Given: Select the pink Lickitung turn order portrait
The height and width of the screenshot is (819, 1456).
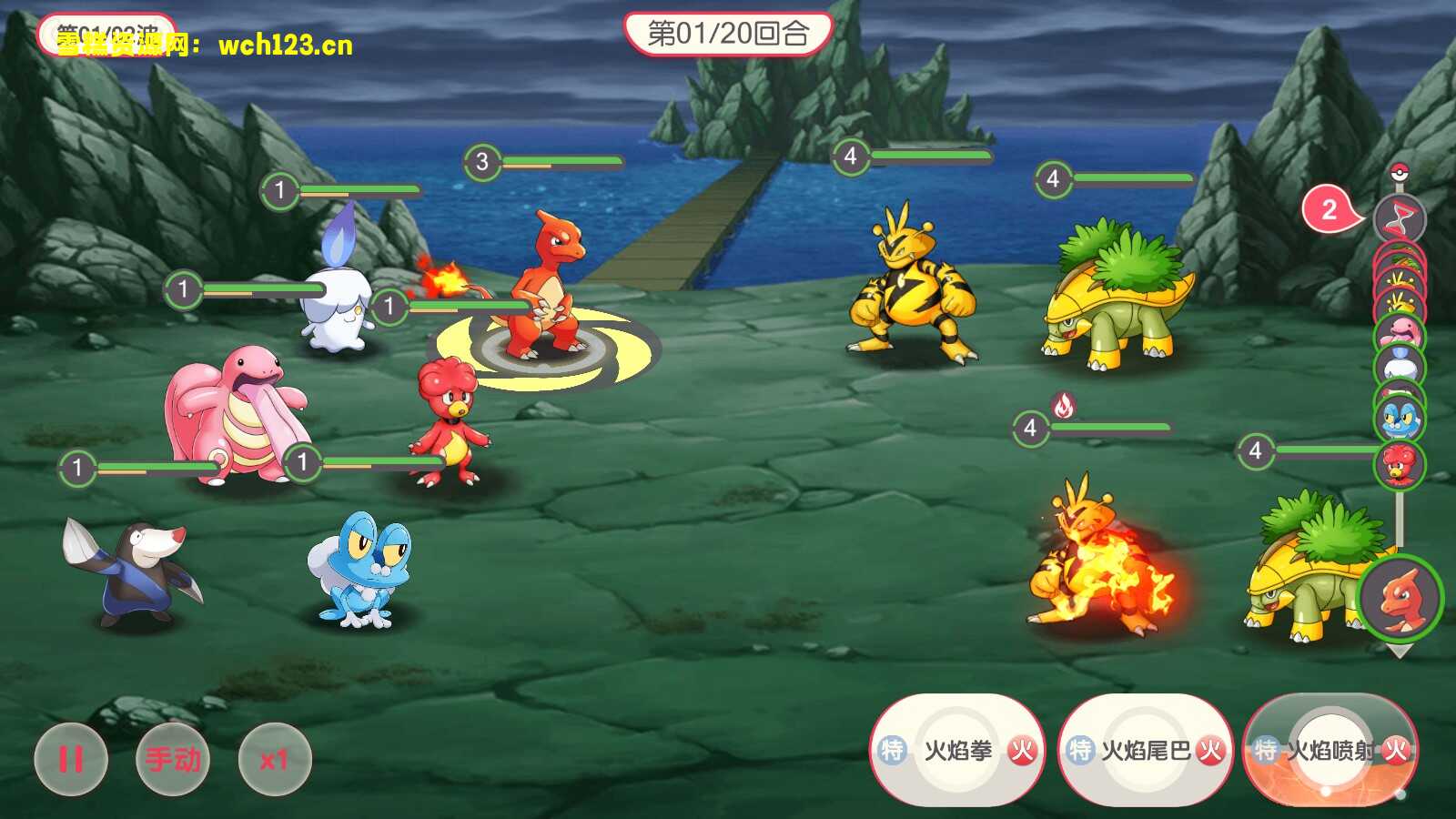Looking at the screenshot, I should [x=1399, y=333].
